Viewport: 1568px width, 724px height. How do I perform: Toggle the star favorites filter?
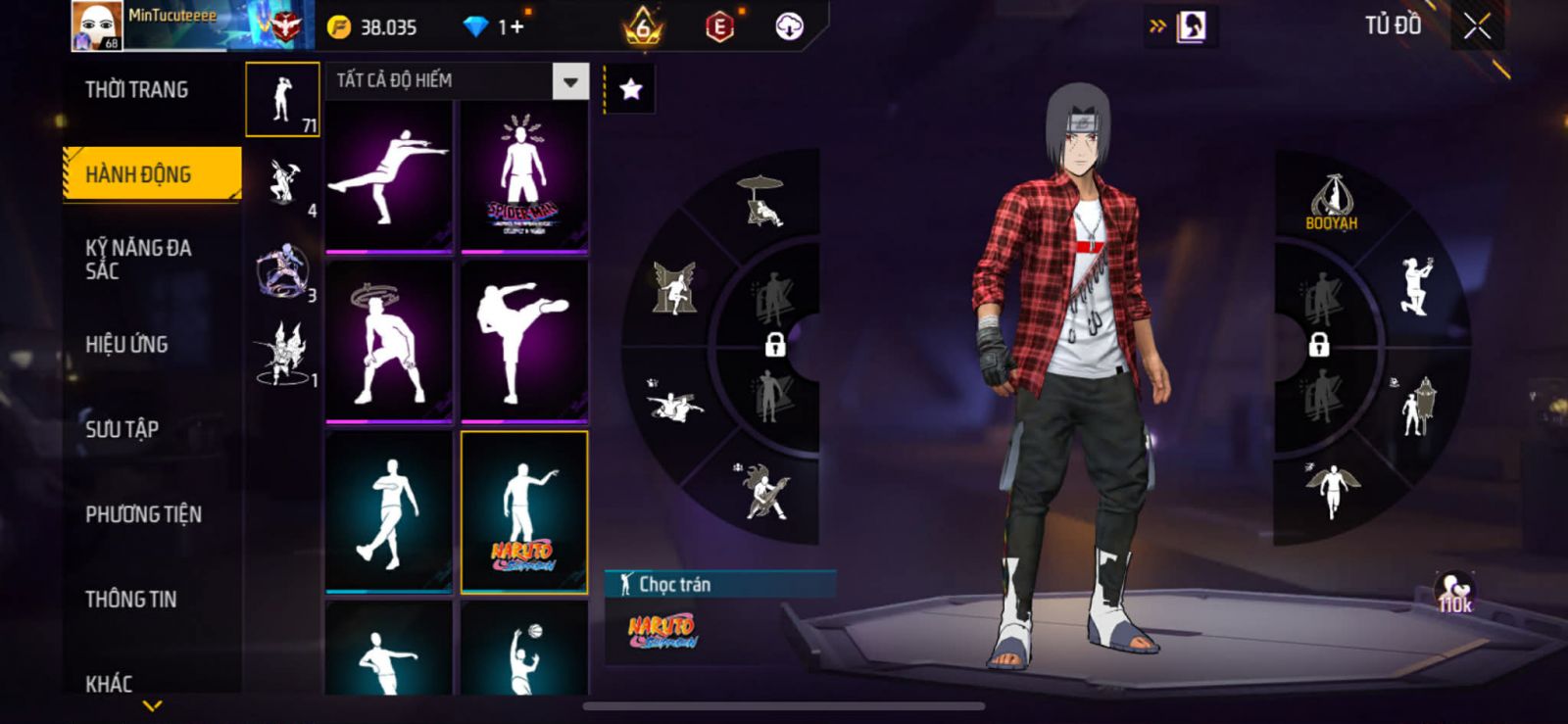click(x=631, y=90)
